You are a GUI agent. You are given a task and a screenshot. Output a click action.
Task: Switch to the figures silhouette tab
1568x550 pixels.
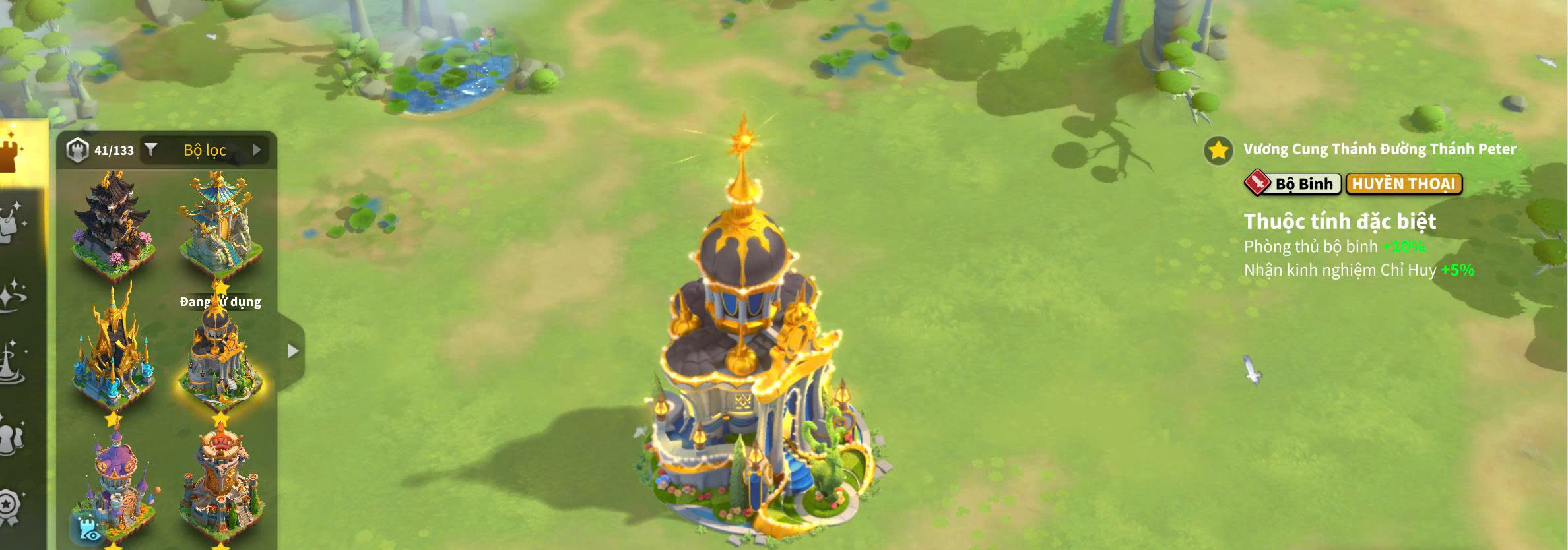pos(12,437)
